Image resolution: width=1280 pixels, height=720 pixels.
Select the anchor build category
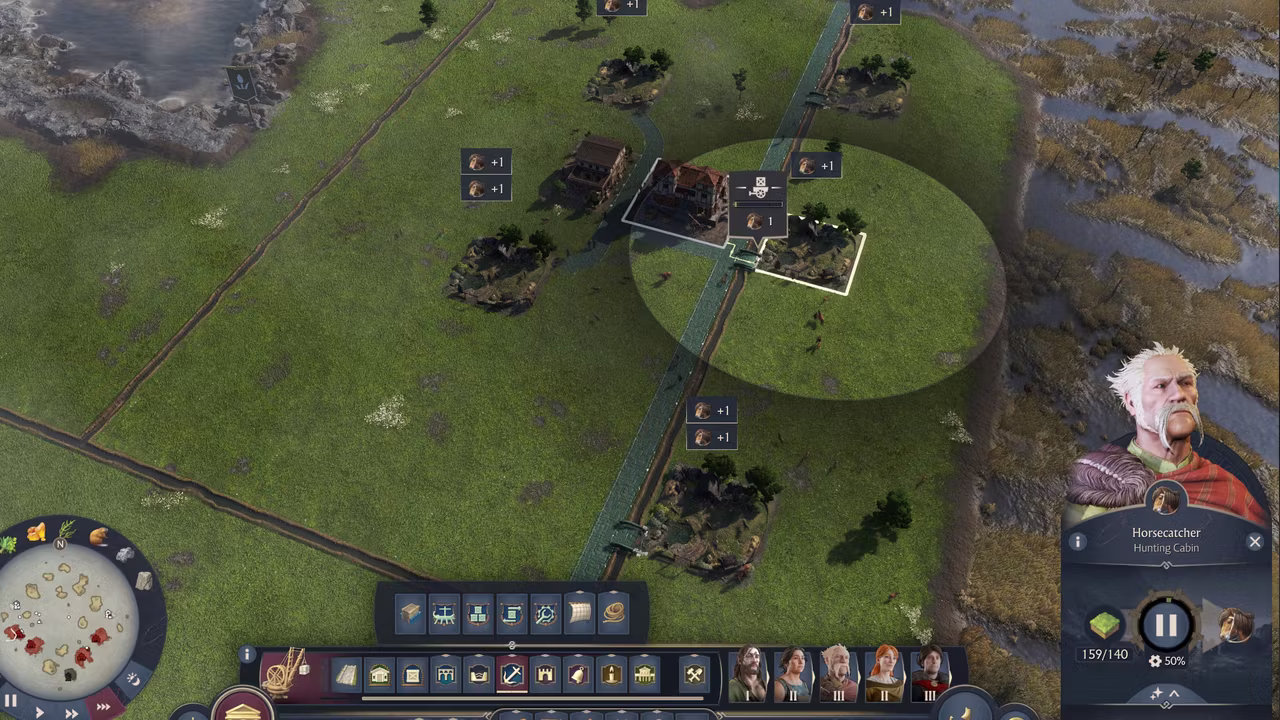(512, 675)
